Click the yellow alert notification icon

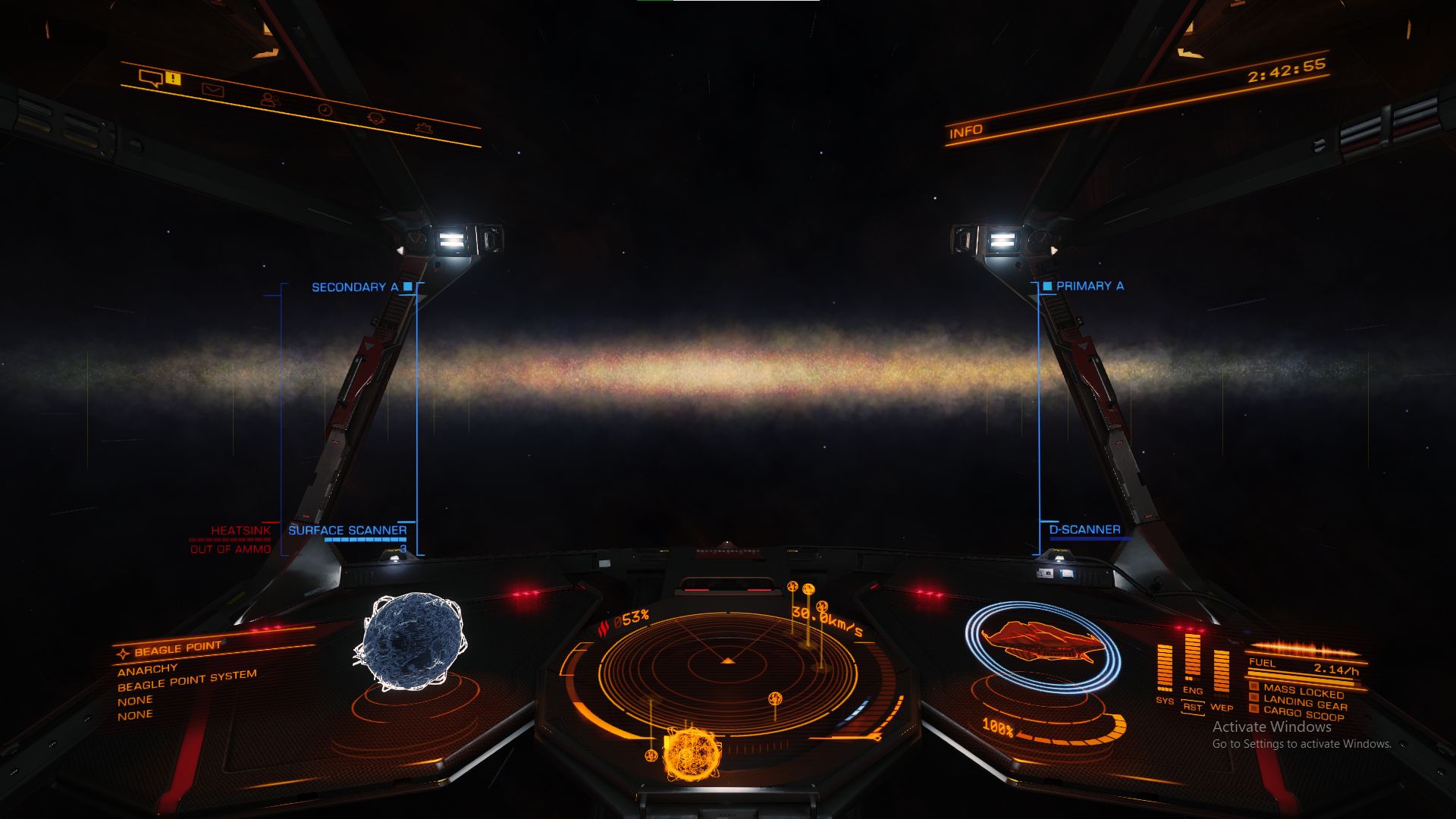point(173,79)
